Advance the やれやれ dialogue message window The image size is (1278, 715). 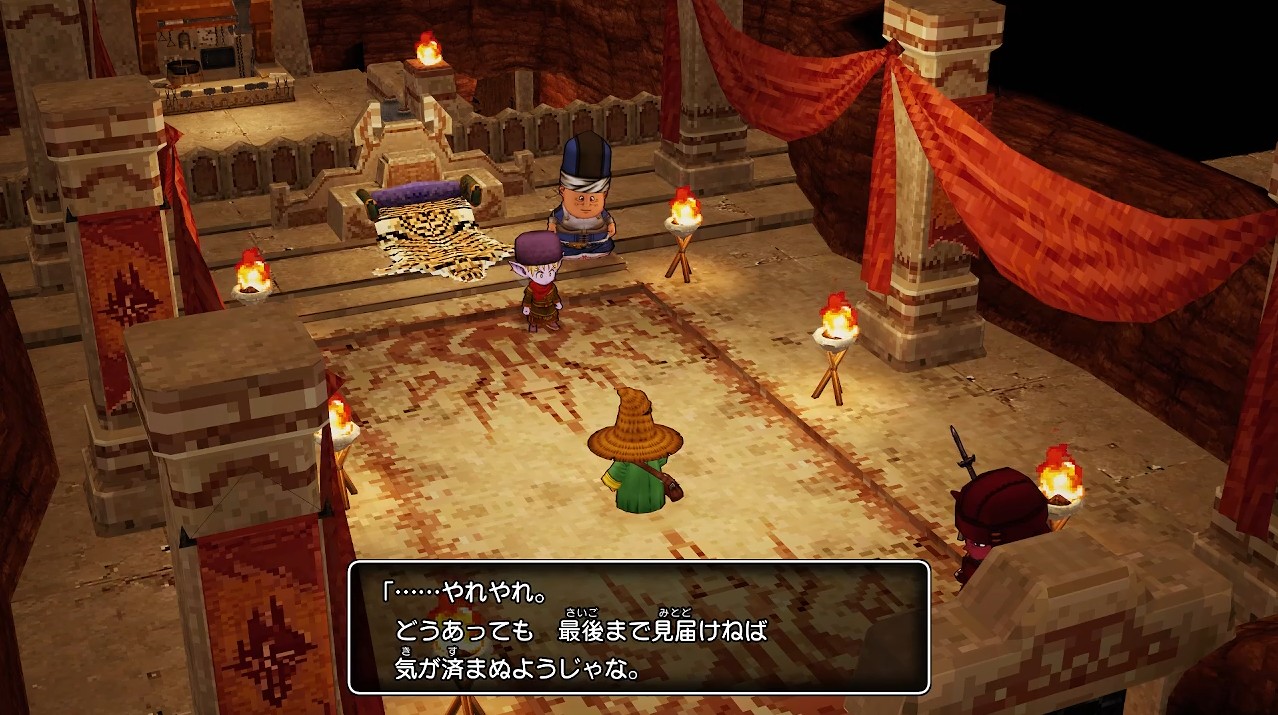639,627
